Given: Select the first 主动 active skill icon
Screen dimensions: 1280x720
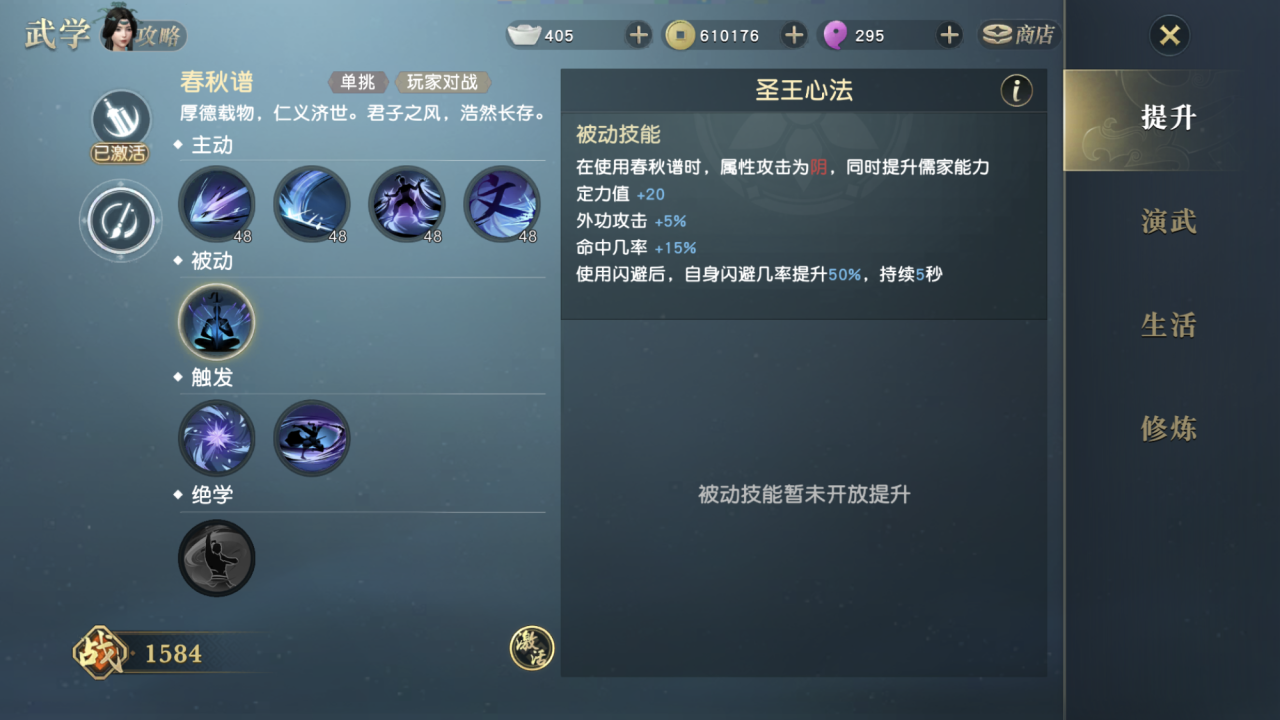Looking at the screenshot, I should click(x=216, y=205).
